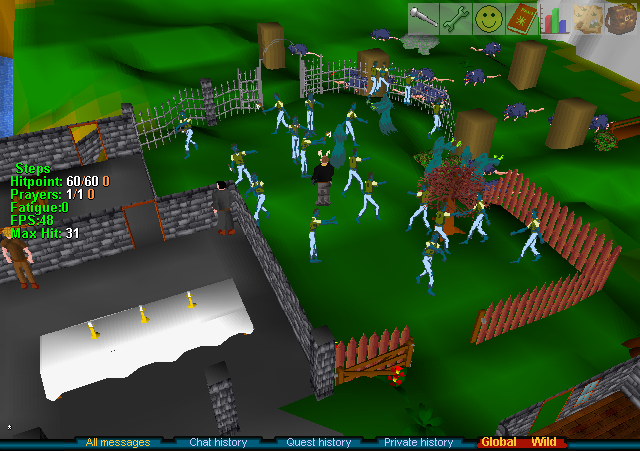
Task: Open the red spellbook magic menu
Action: pos(522,18)
